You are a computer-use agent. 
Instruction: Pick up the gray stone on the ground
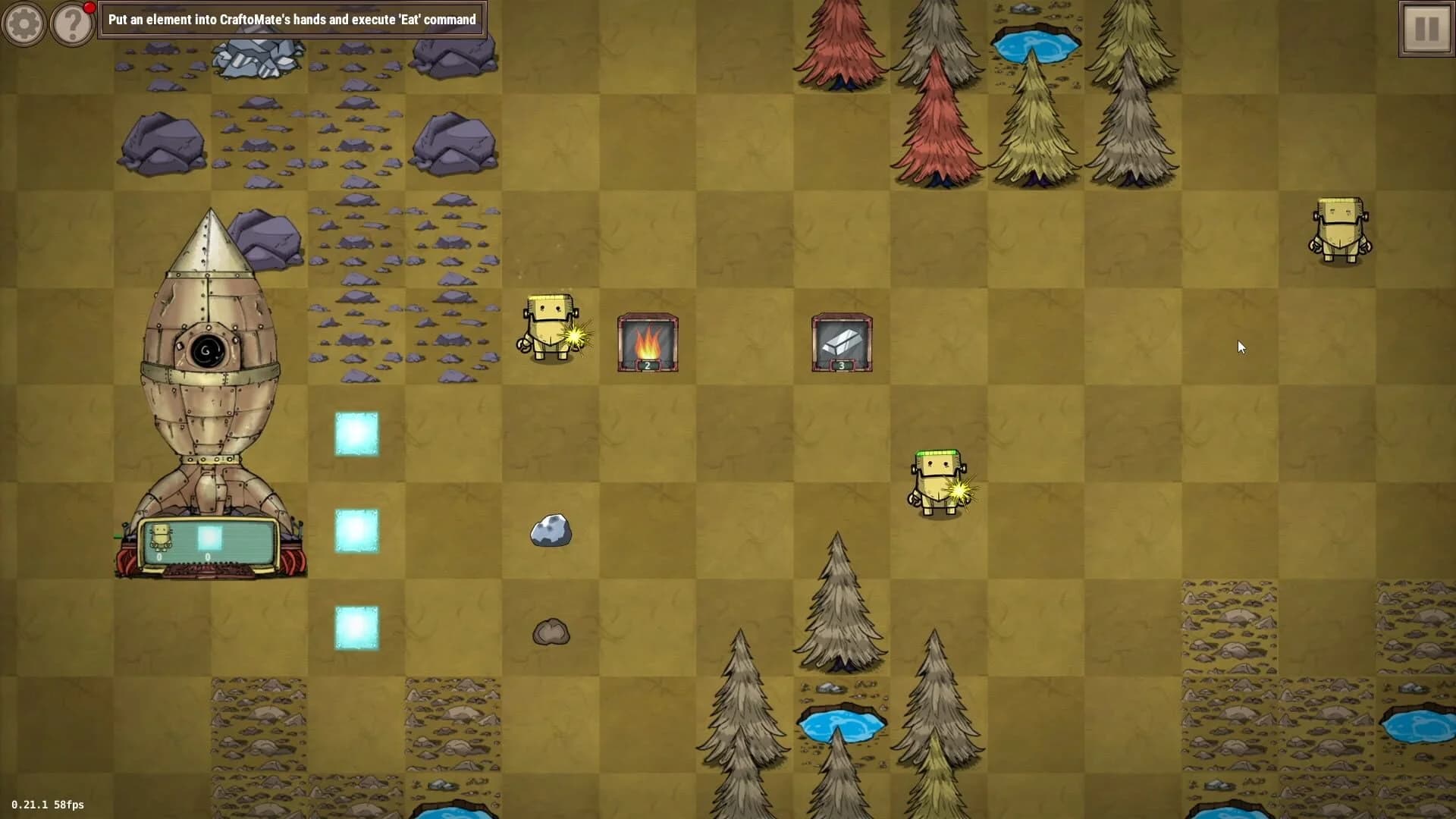(550, 531)
